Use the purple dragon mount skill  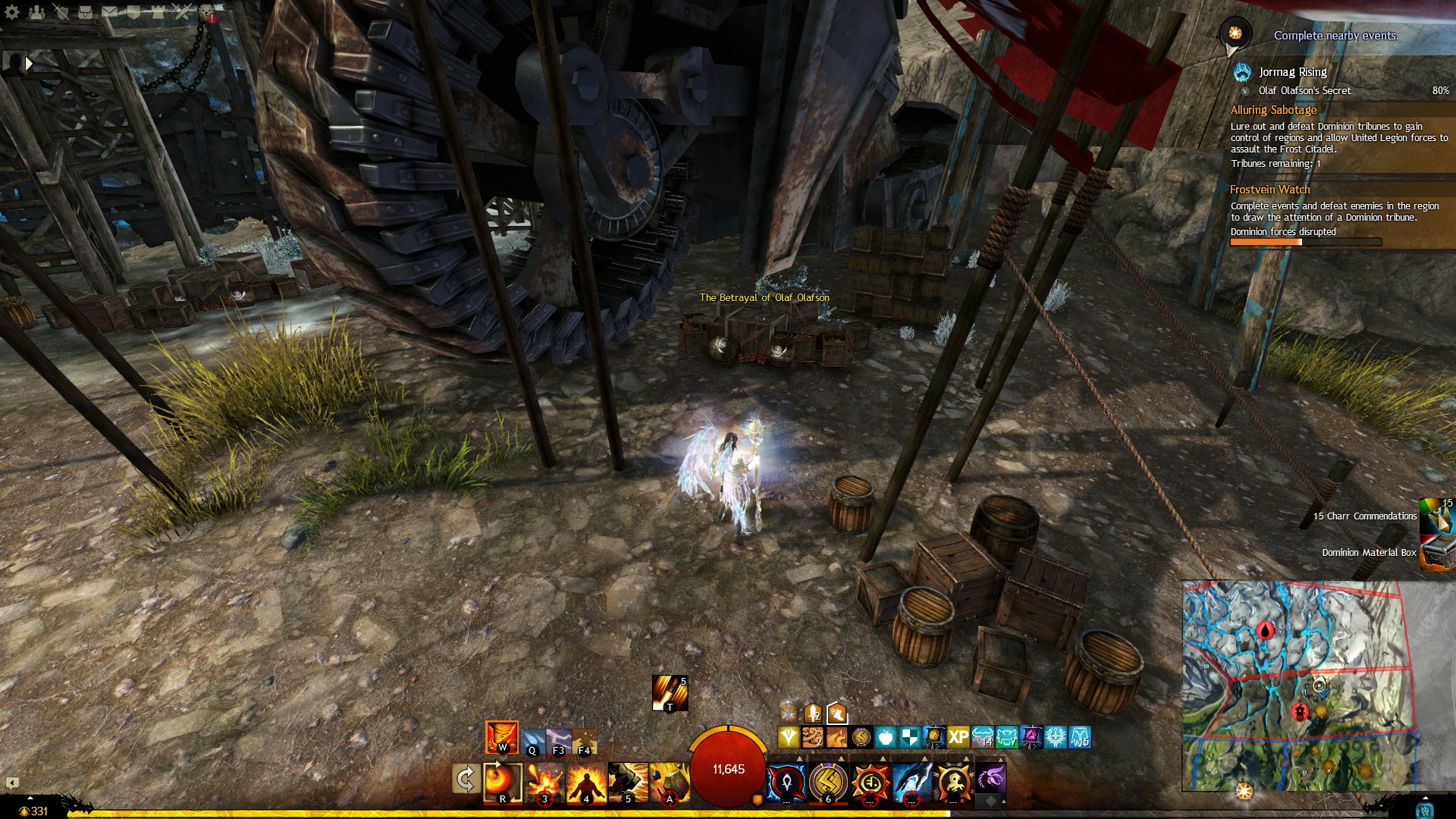tap(990, 779)
